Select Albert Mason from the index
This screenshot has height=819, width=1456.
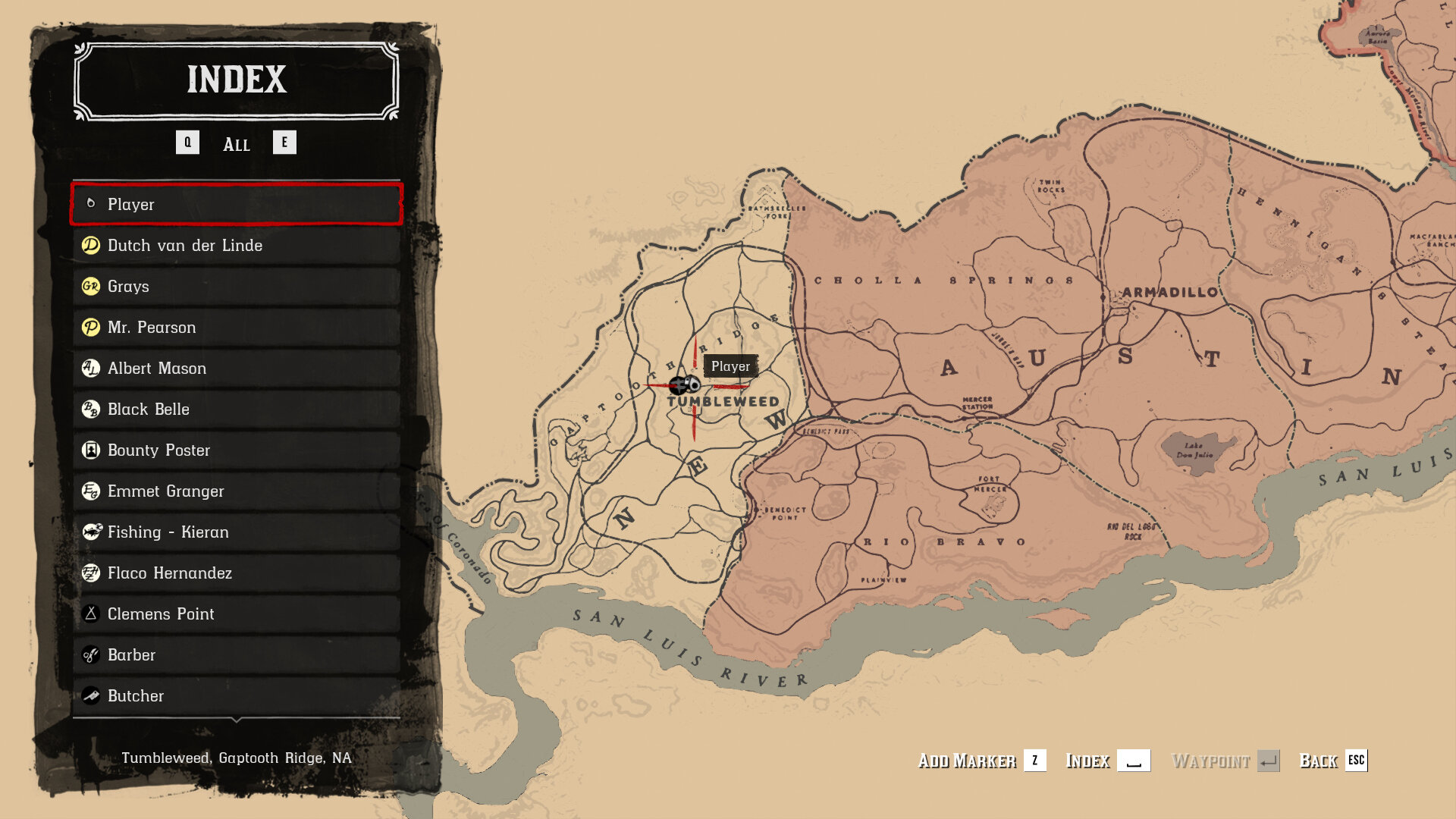click(236, 368)
